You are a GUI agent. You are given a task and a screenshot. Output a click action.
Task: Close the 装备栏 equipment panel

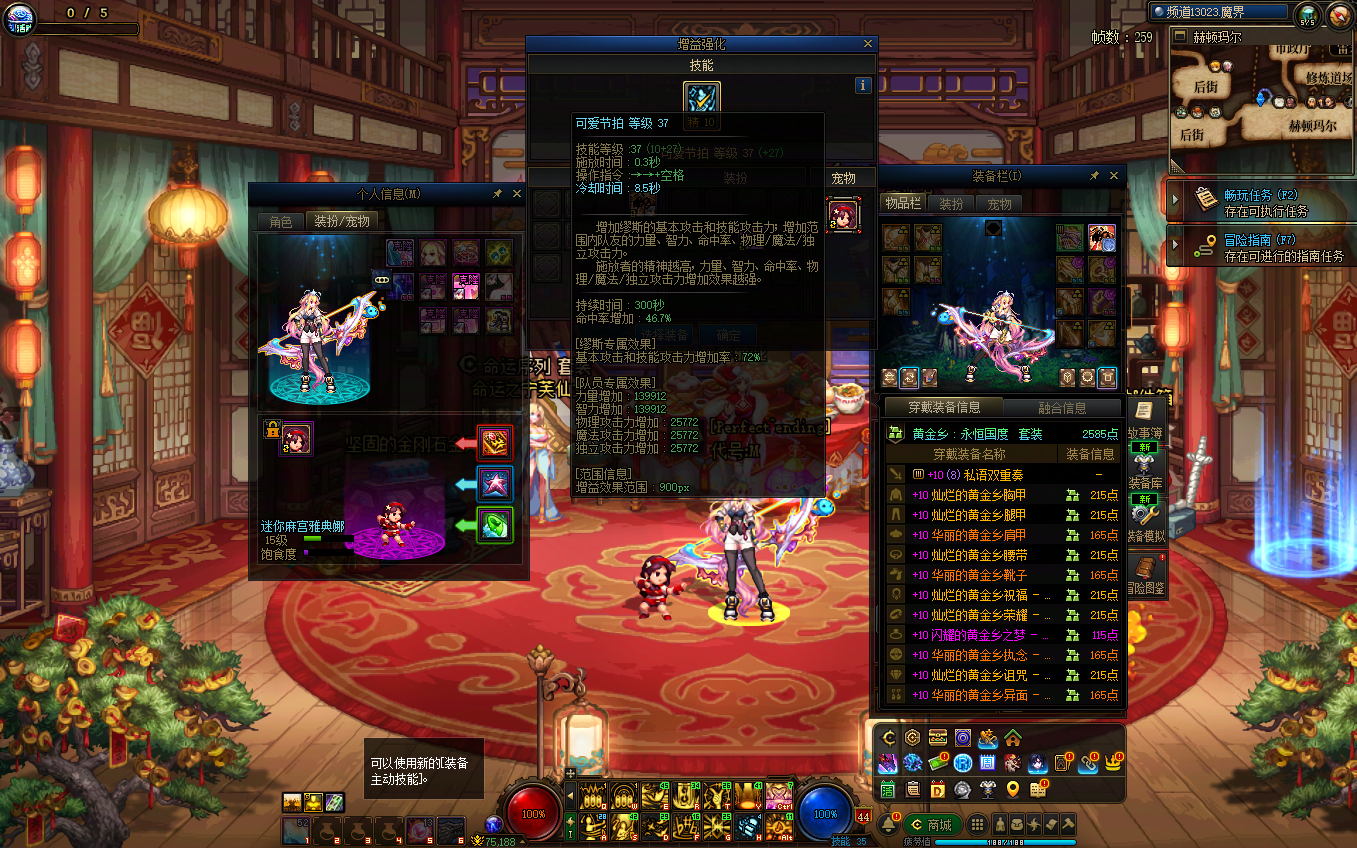point(1114,176)
